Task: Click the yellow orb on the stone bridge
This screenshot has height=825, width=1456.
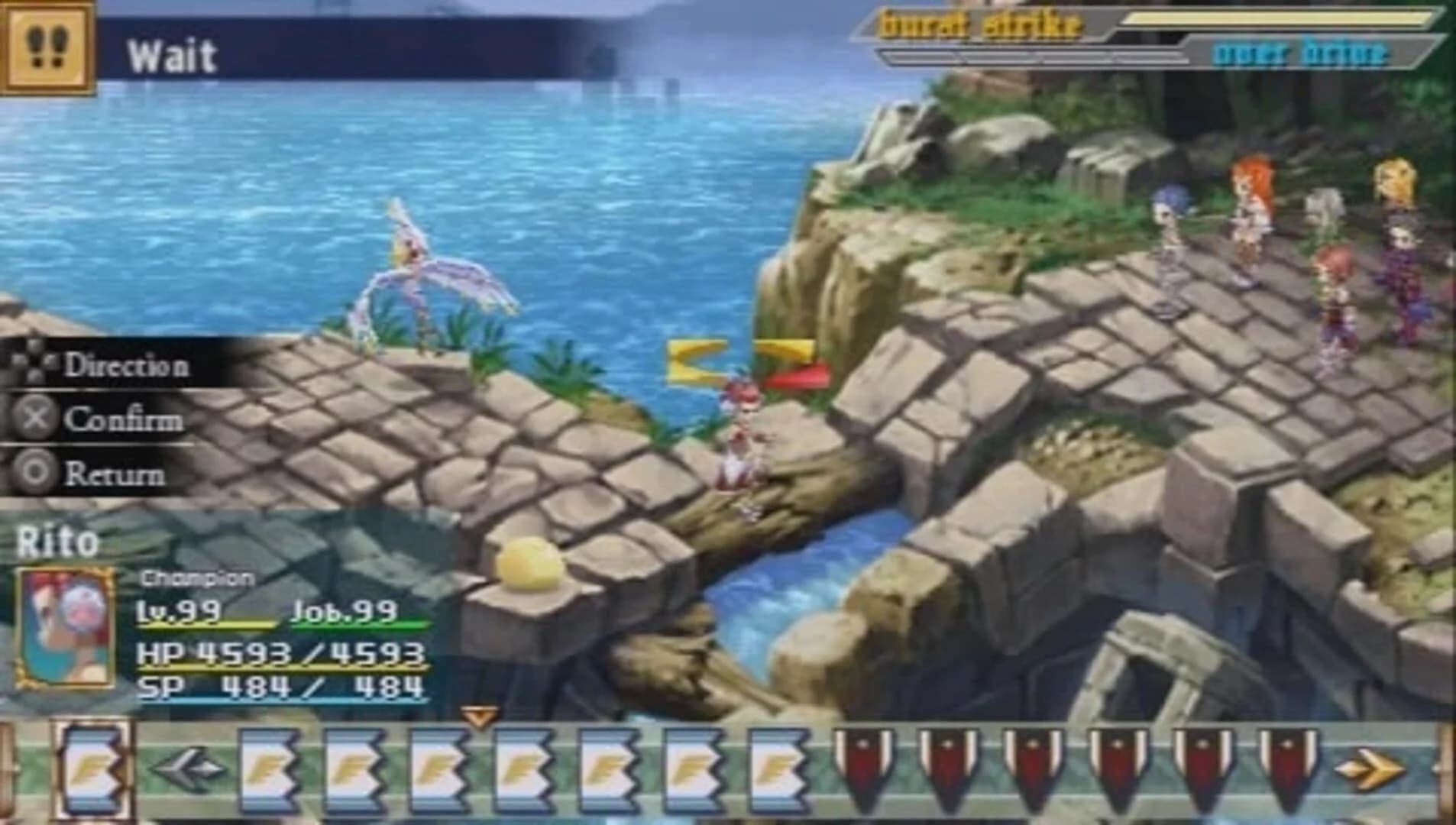Action: coord(529,563)
